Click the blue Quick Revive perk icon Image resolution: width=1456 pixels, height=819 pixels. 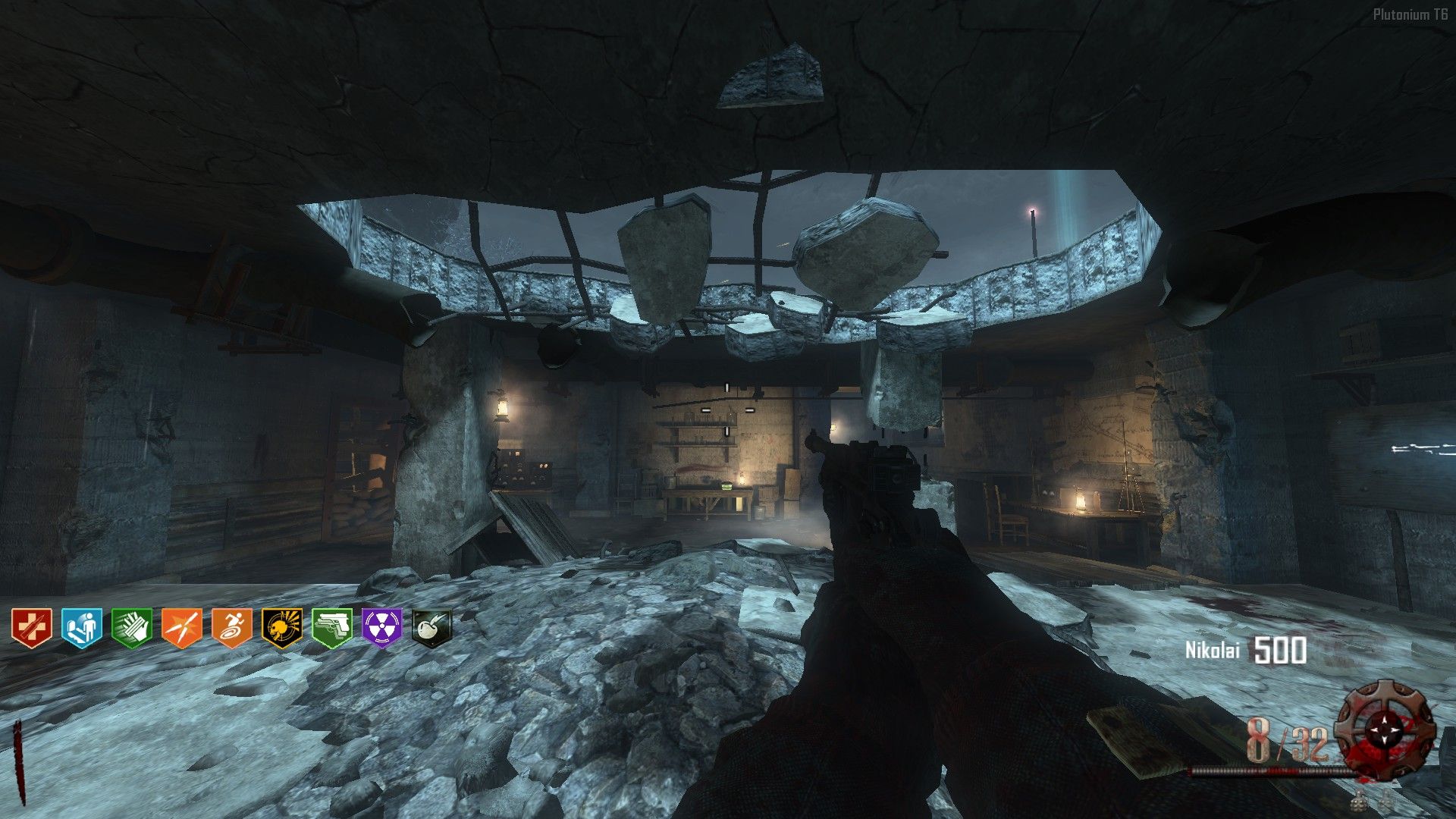pos(82,629)
